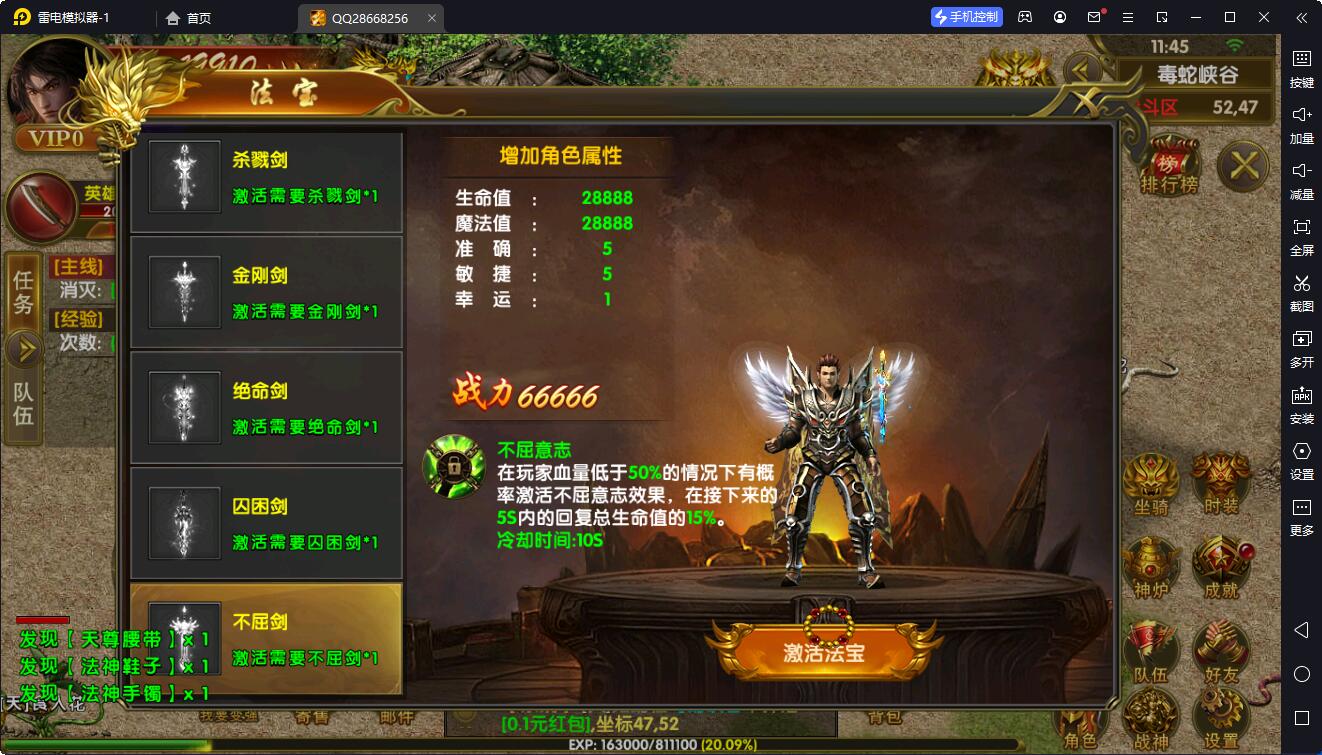Select the 不屈剑 treasure entry
Viewport: 1322px width, 755px height.
pos(266,639)
